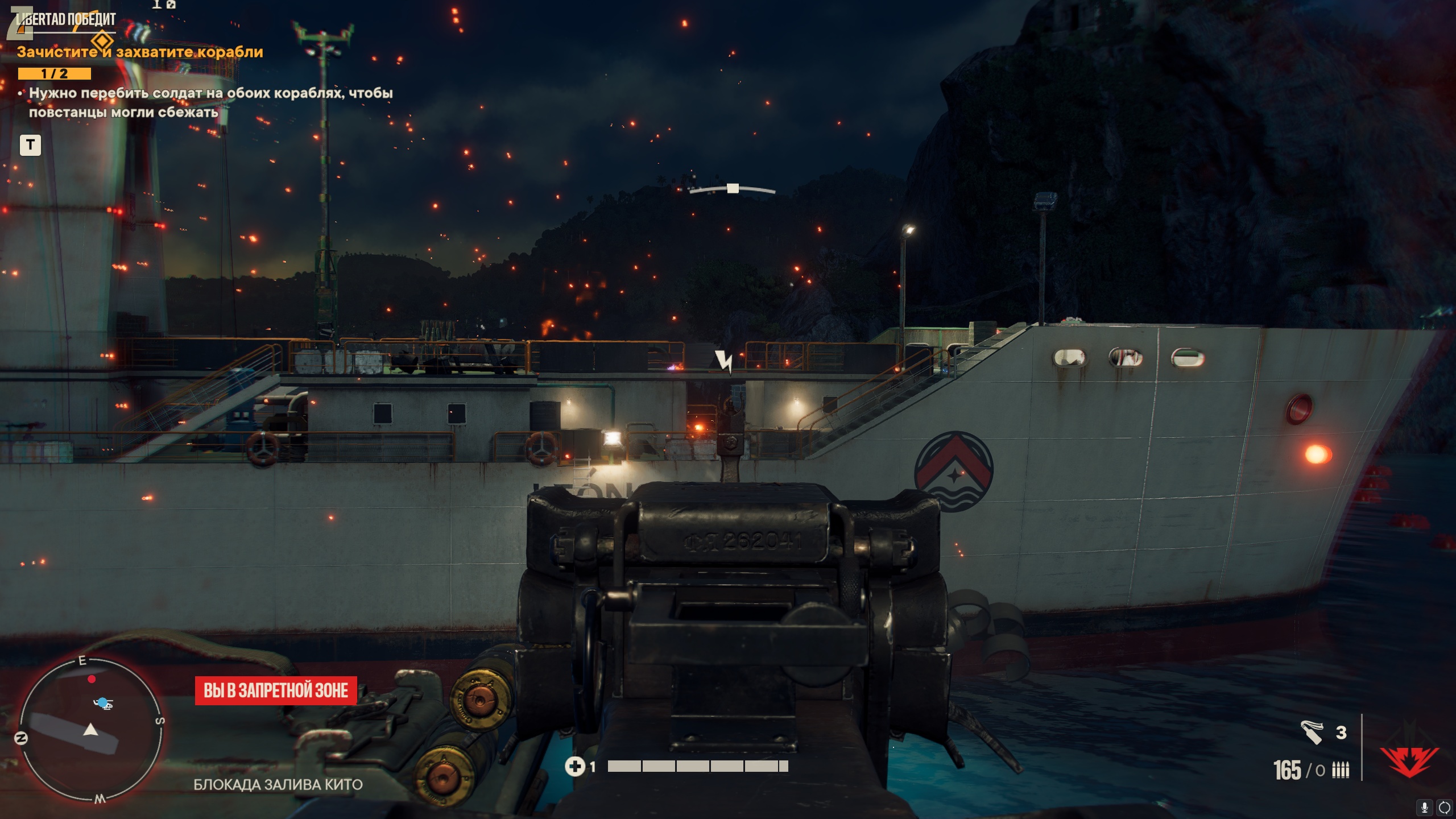Select the helicopter marker on the minimap
The width and height of the screenshot is (1456, 819).
pyautogui.click(x=103, y=704)
